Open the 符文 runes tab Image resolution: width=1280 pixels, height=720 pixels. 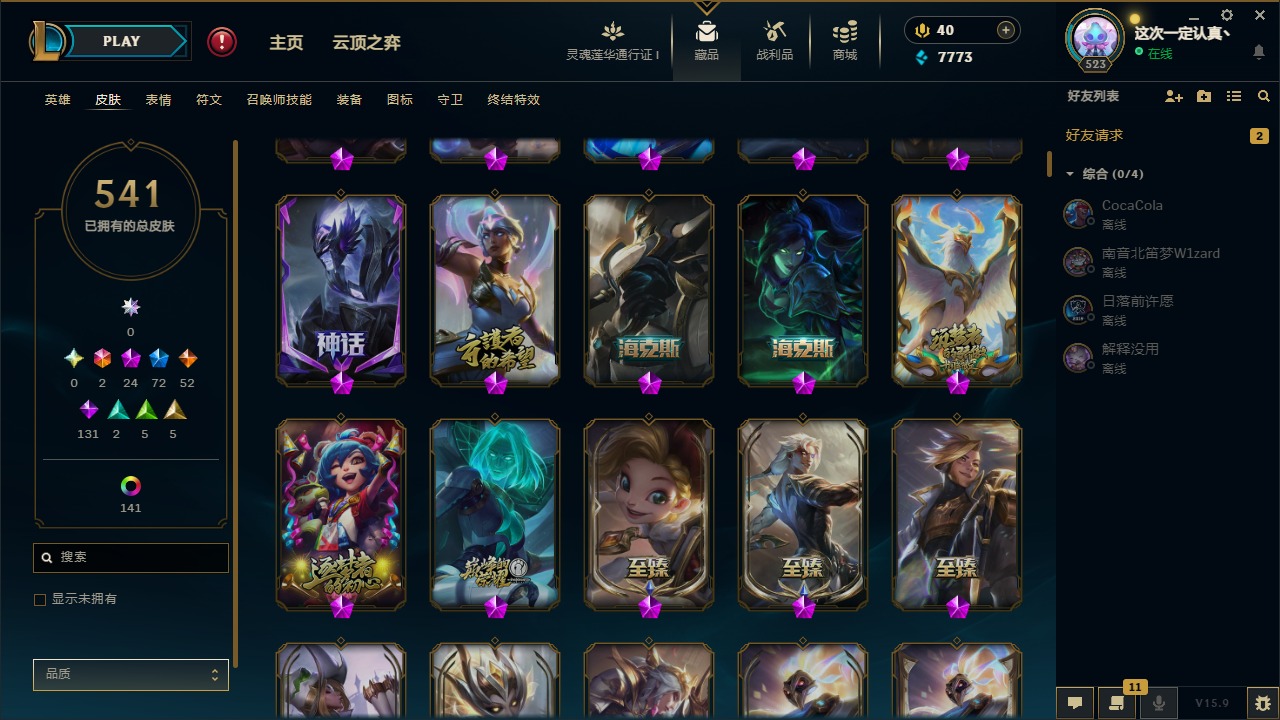209,100
